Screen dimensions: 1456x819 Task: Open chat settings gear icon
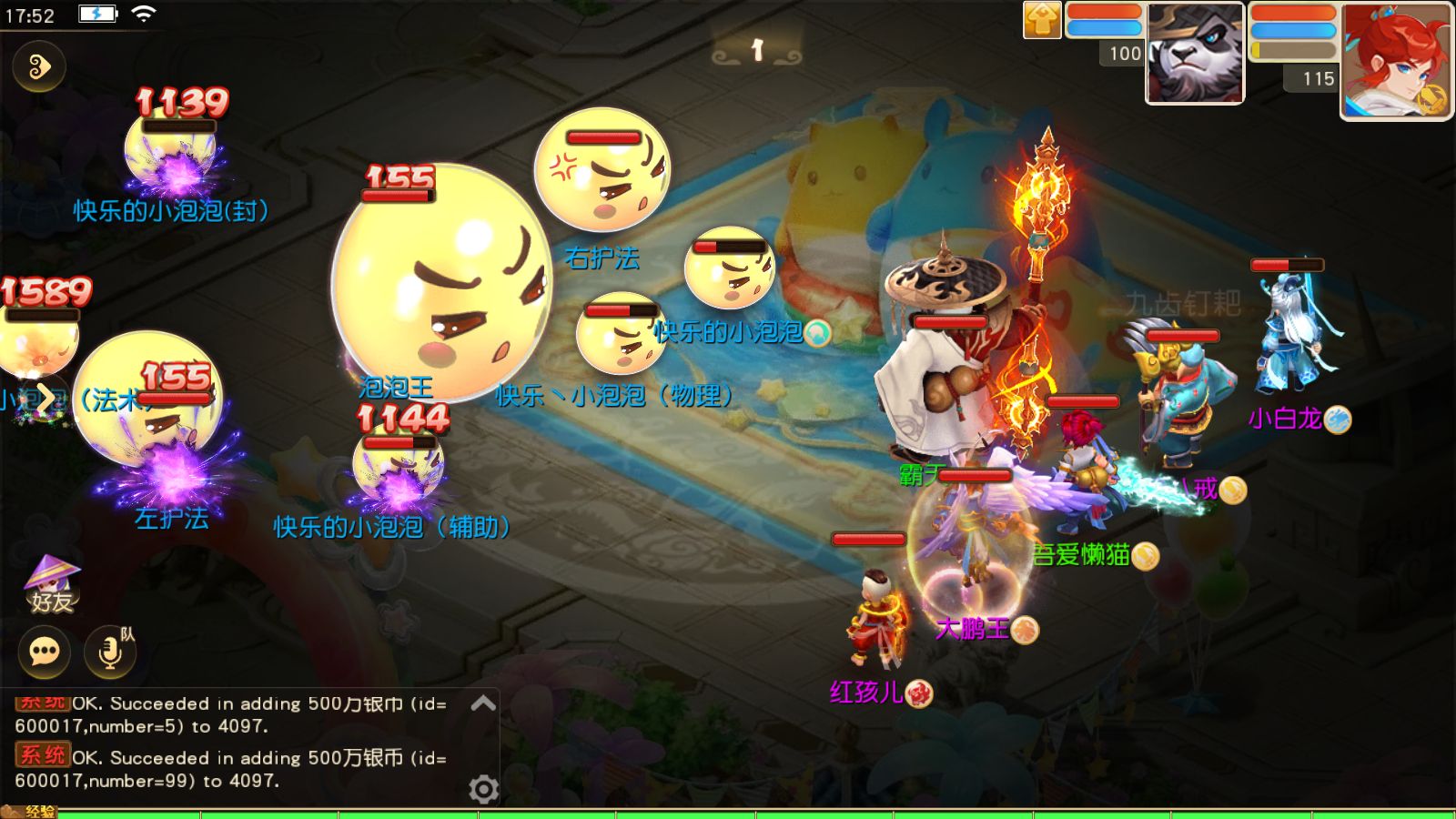pyautogui.click(x=483, y=789)
